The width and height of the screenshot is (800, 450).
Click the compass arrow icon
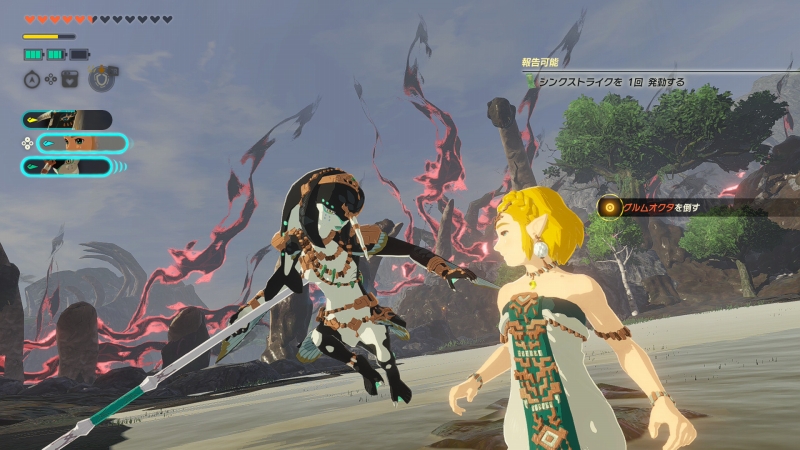pos(30,78)
